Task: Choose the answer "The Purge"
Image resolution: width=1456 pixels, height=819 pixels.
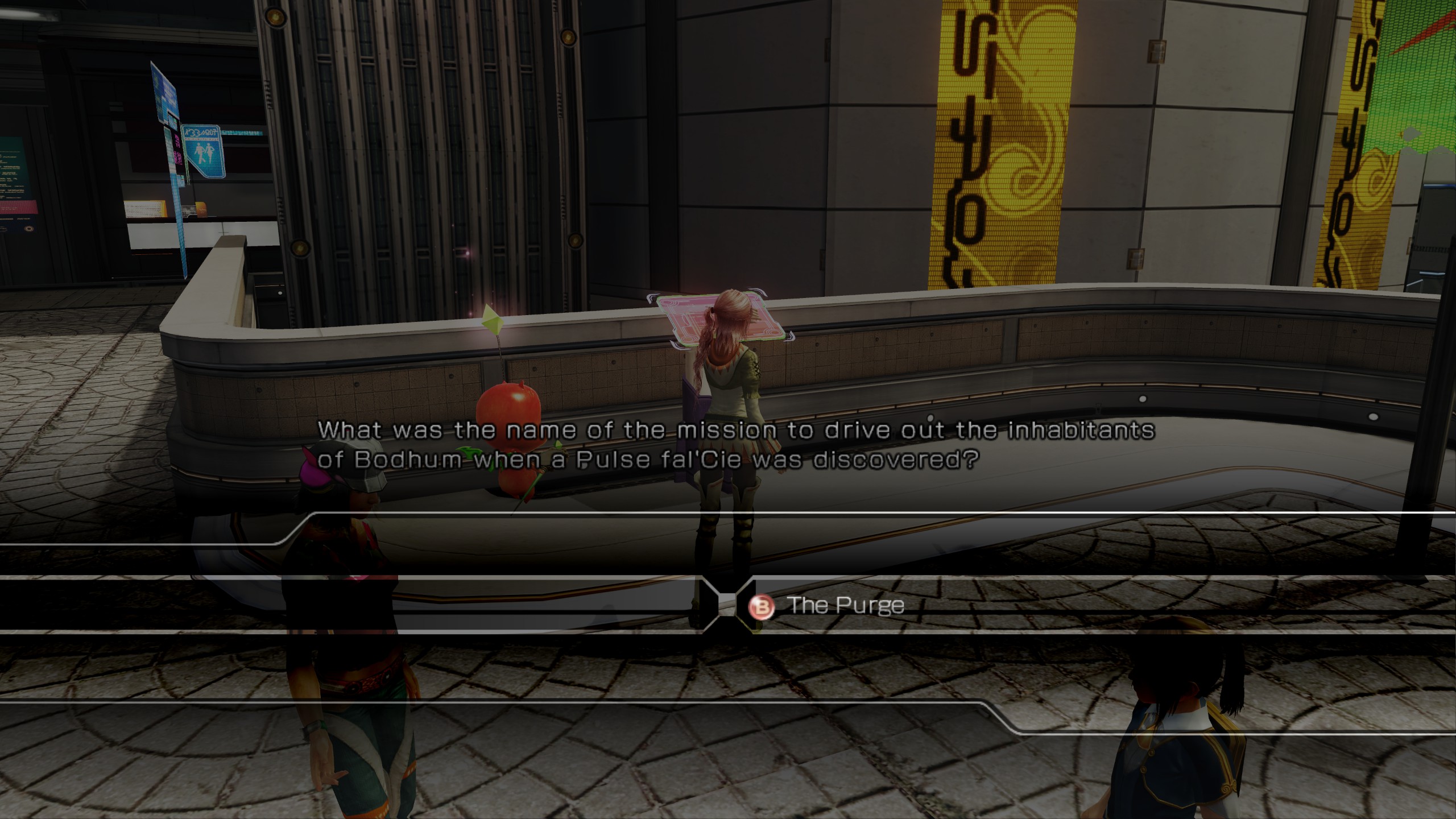Action: click(x=845, y=606)
